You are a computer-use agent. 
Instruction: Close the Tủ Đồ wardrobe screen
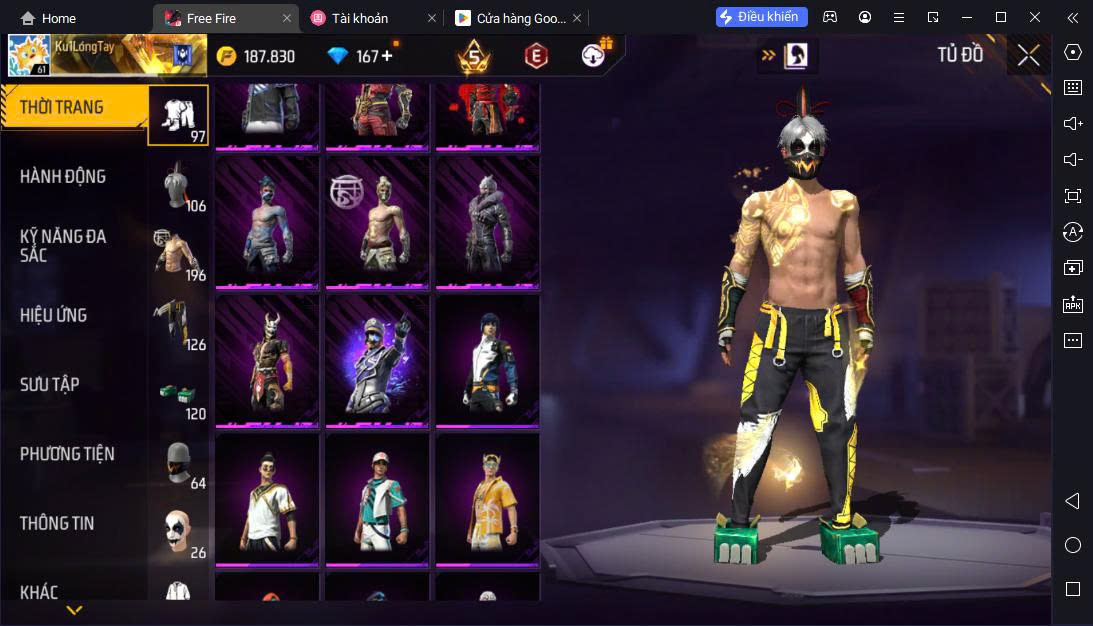[1029, 56]
